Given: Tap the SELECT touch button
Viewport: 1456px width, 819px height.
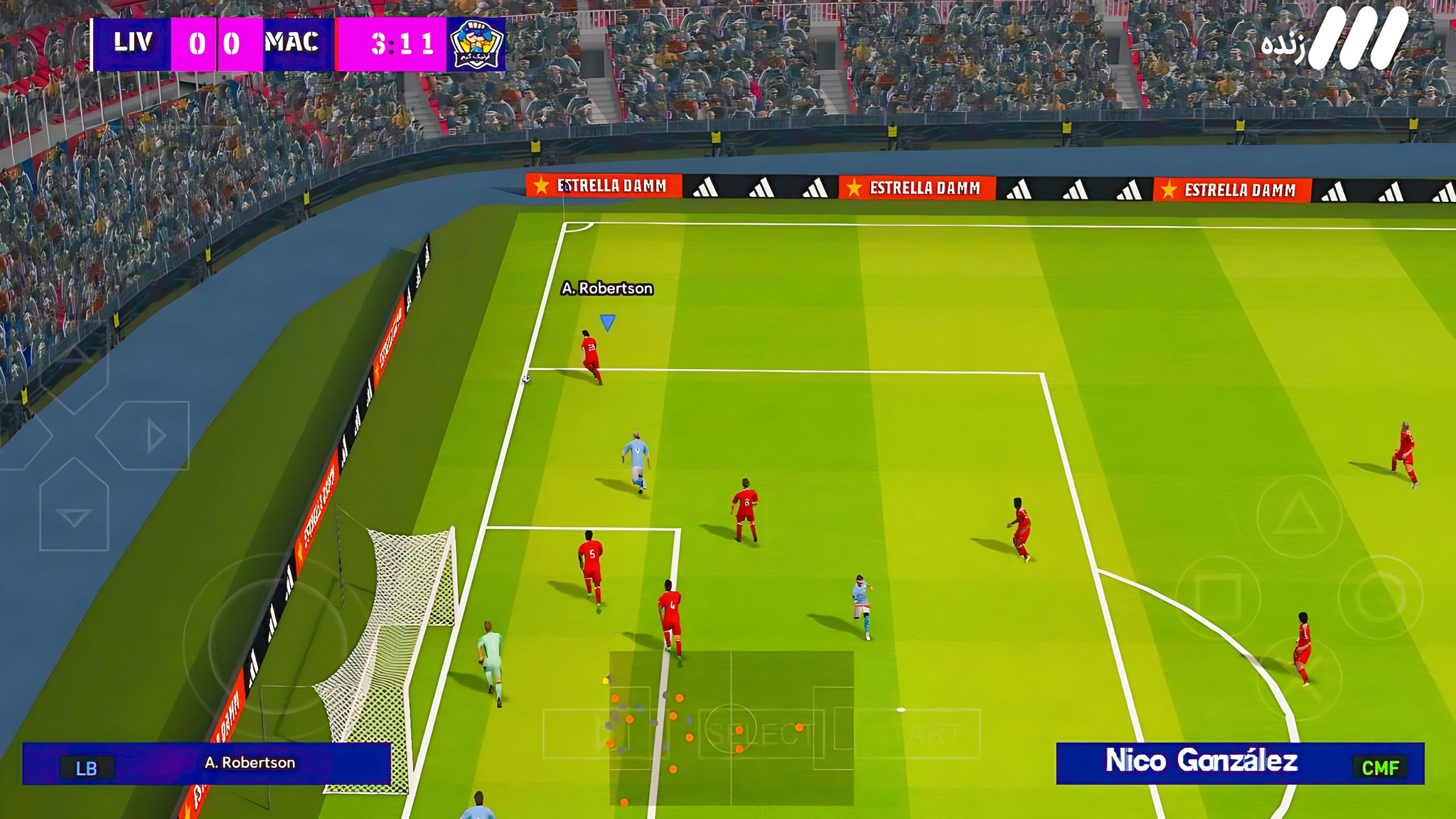Looking at the screenshot, I should coord(761,734).
